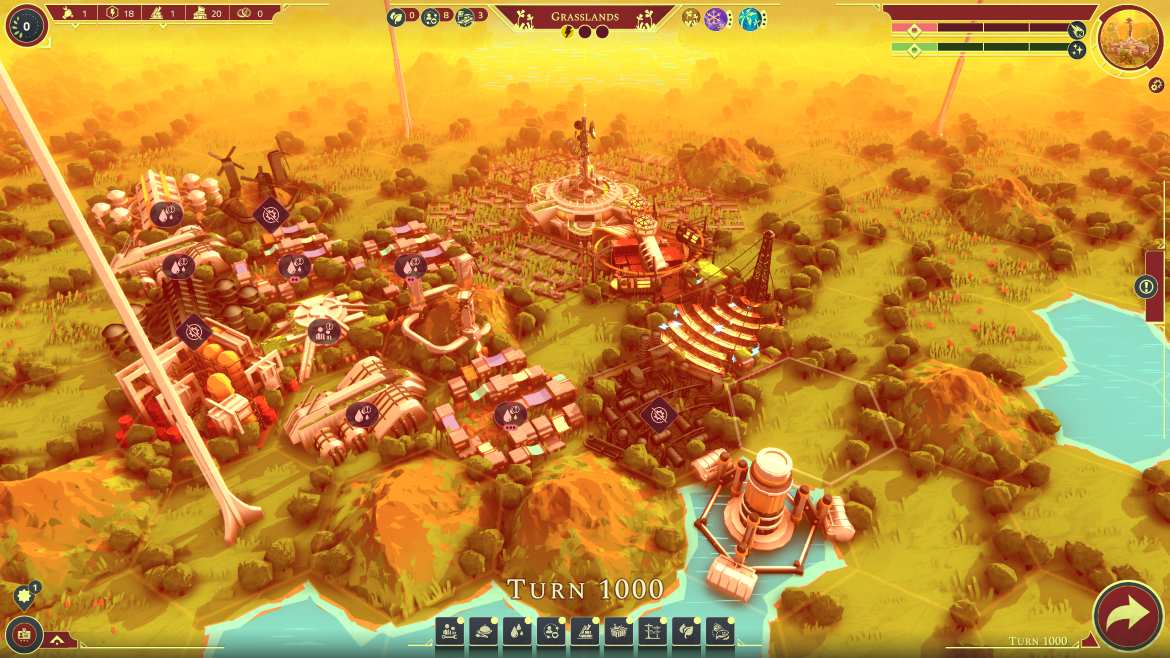Screen dimensions: 1170x658
Task: Click the round zero counter dial
Action: [x=26, y=25]
